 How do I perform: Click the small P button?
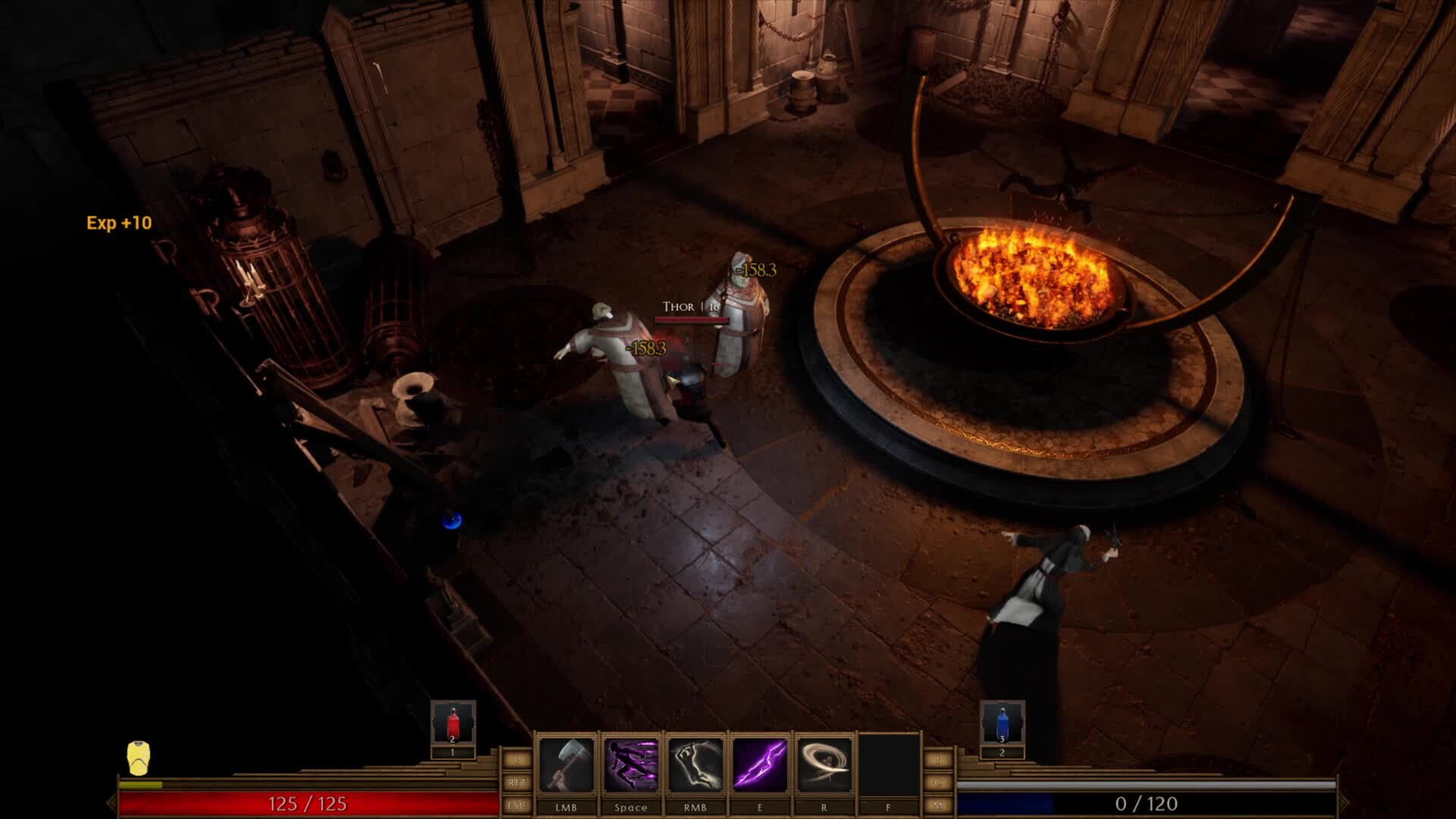click(517, 759)
